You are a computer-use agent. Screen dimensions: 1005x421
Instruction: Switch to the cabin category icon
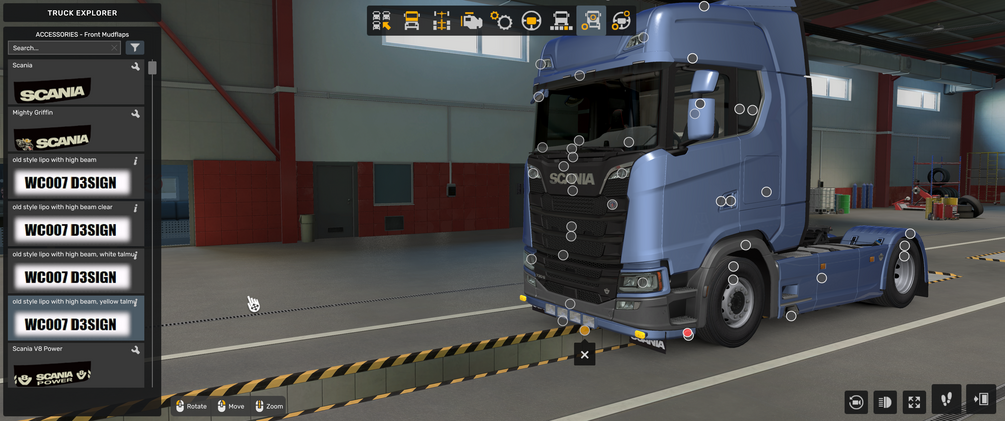(x=411, y=21)
